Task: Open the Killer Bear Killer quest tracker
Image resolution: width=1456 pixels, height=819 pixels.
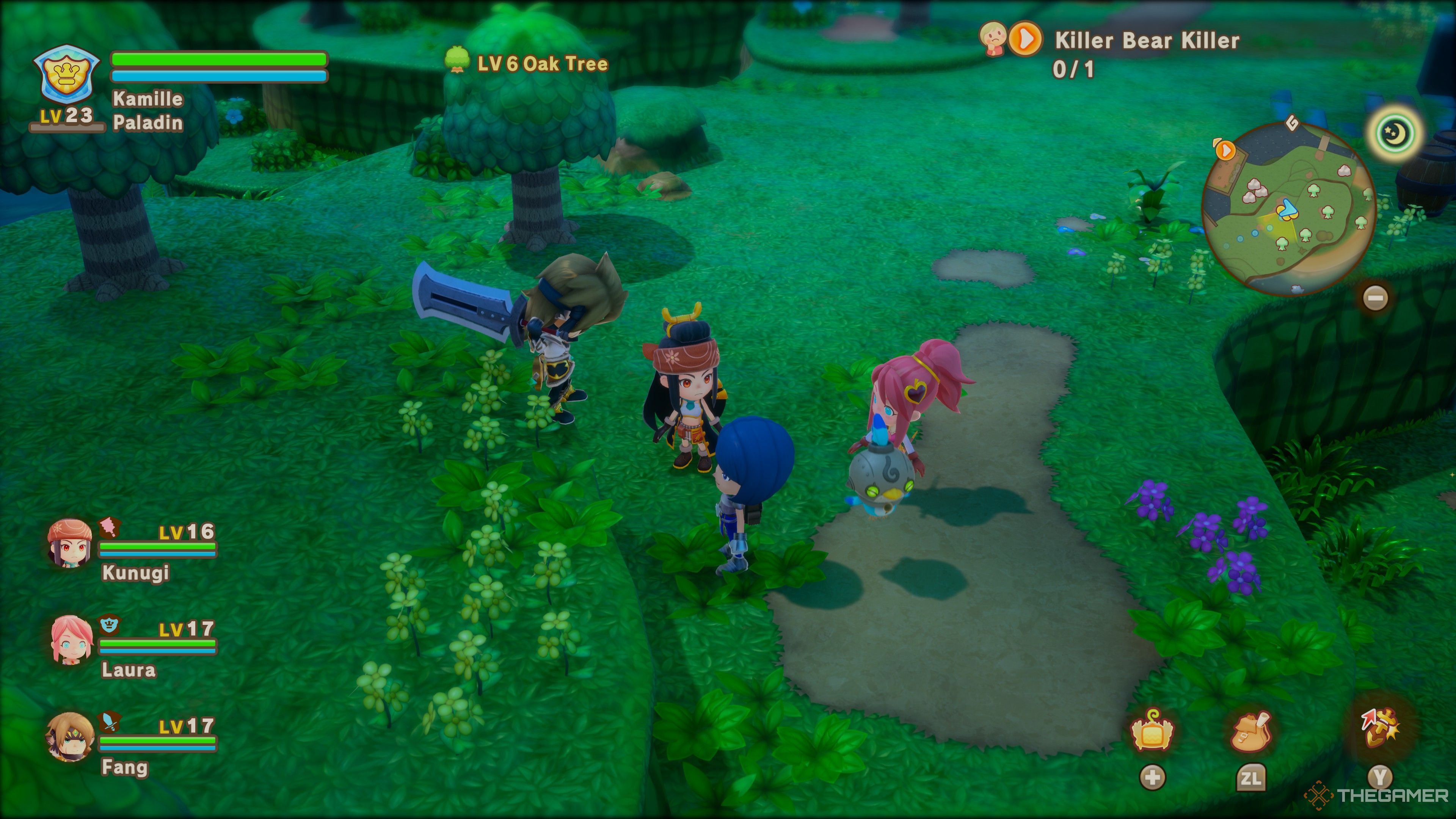Action: coord(1146,41)
